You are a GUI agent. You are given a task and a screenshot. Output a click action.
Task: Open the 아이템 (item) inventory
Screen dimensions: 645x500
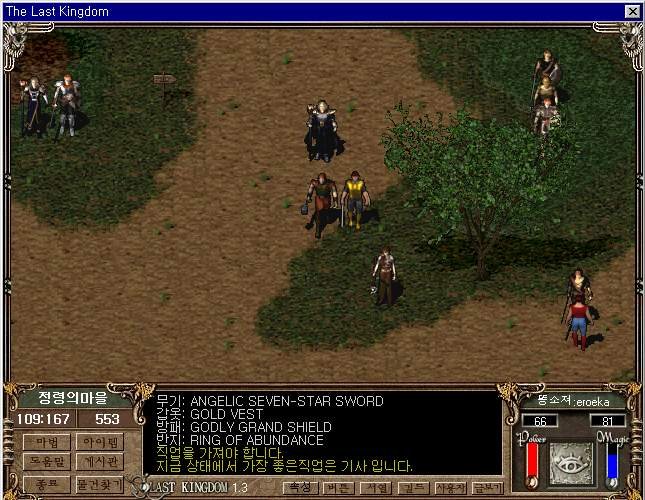pyautogui.click(x=98, y=442)
